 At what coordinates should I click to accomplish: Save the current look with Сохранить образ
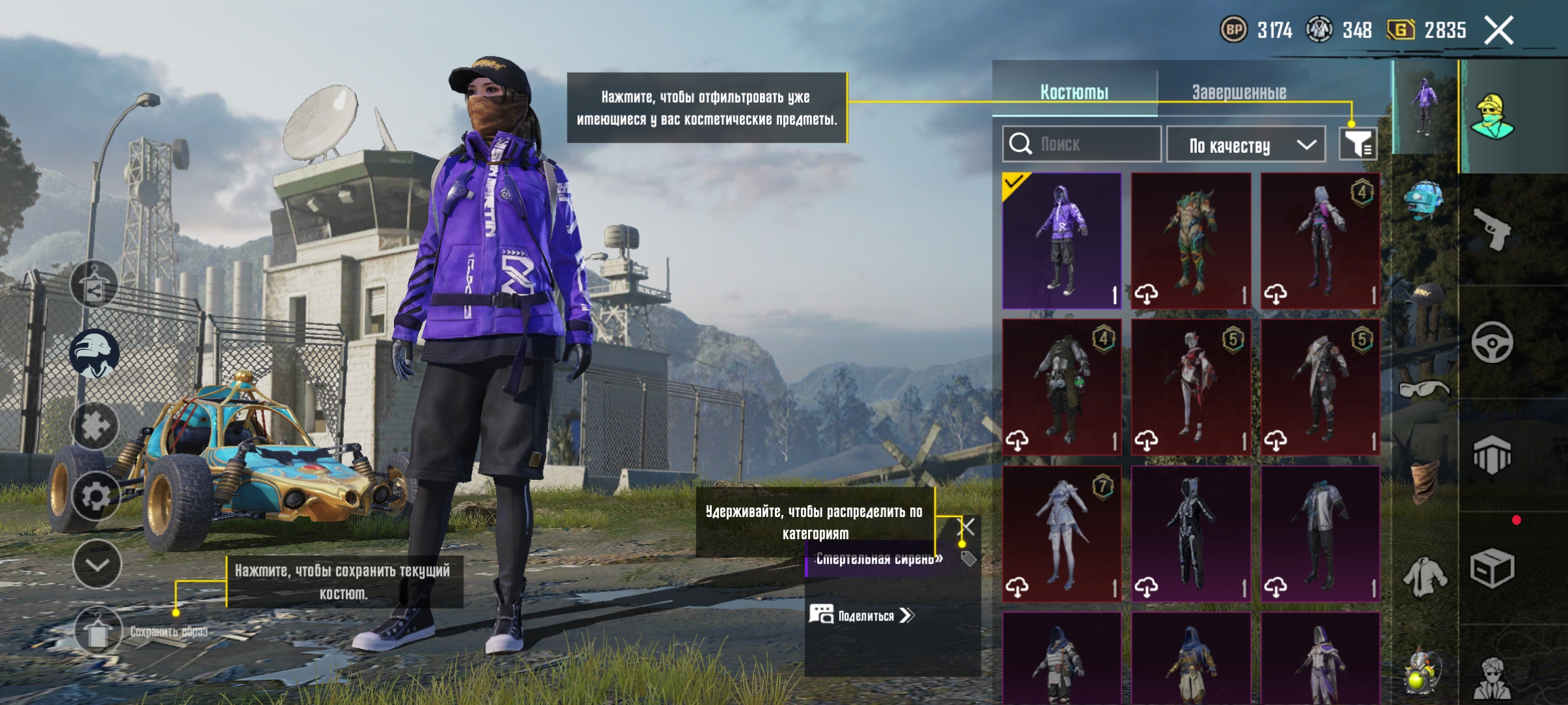98,631
